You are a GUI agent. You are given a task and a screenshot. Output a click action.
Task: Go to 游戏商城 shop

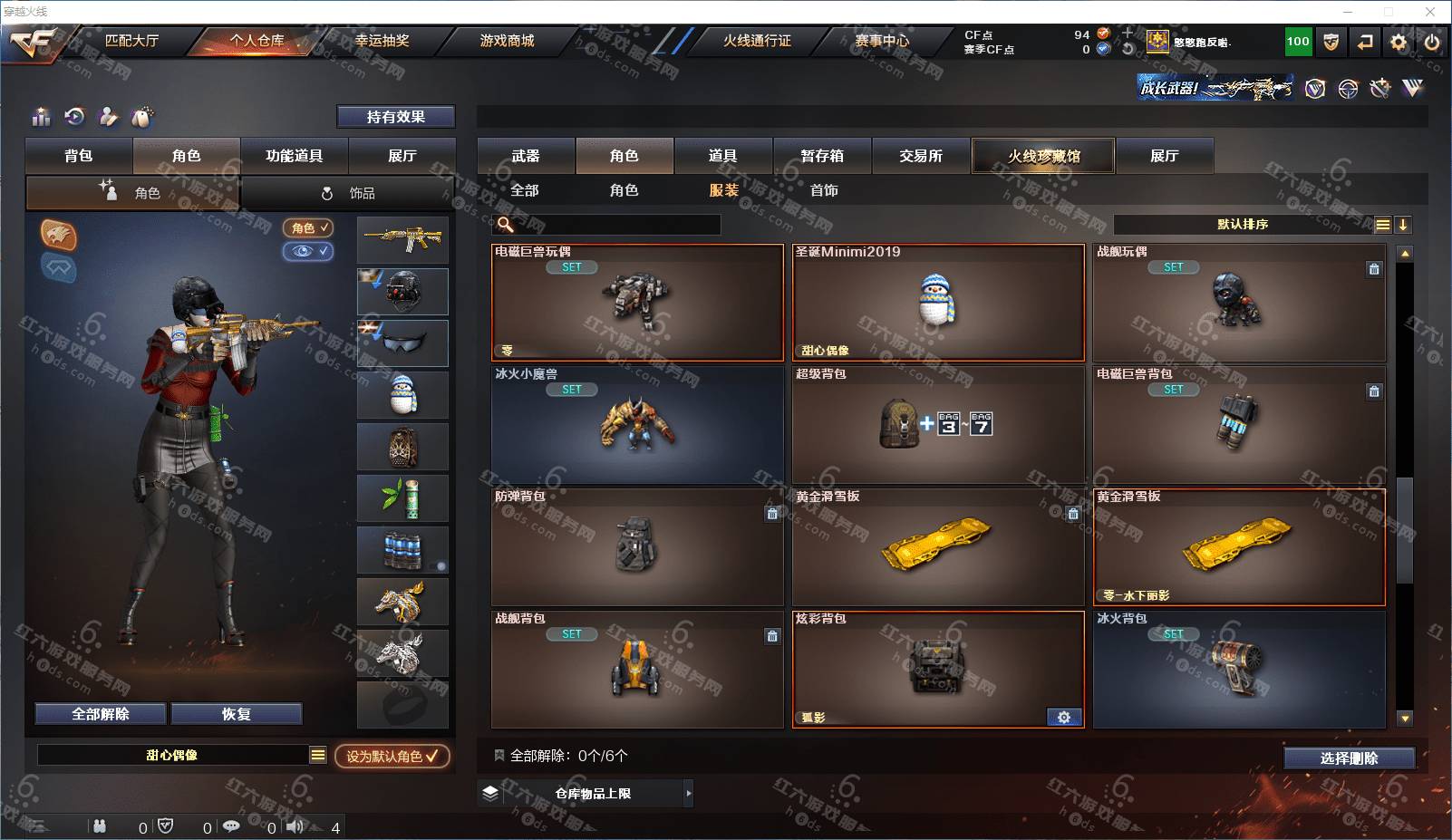click(x=507, y=41)
